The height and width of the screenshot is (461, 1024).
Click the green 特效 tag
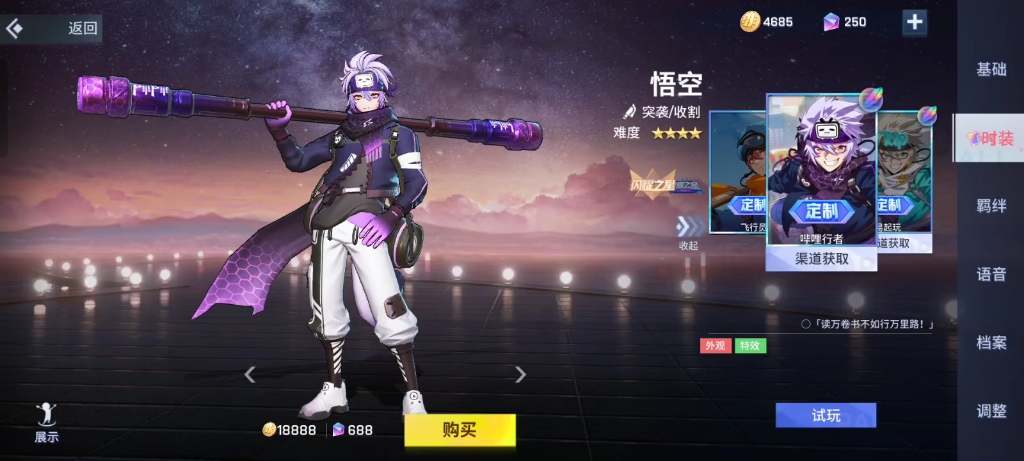coord(749,346)
